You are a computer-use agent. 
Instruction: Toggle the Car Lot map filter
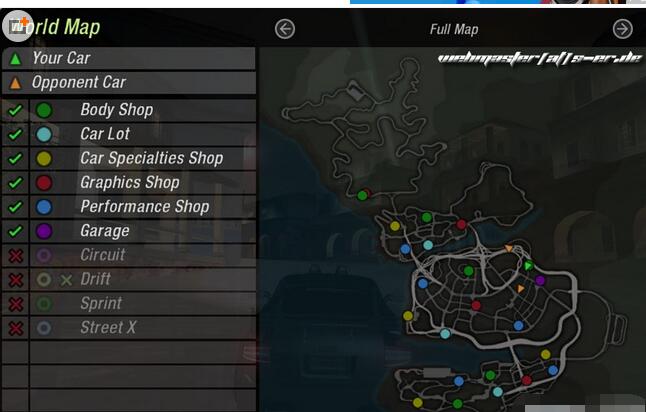15,134
